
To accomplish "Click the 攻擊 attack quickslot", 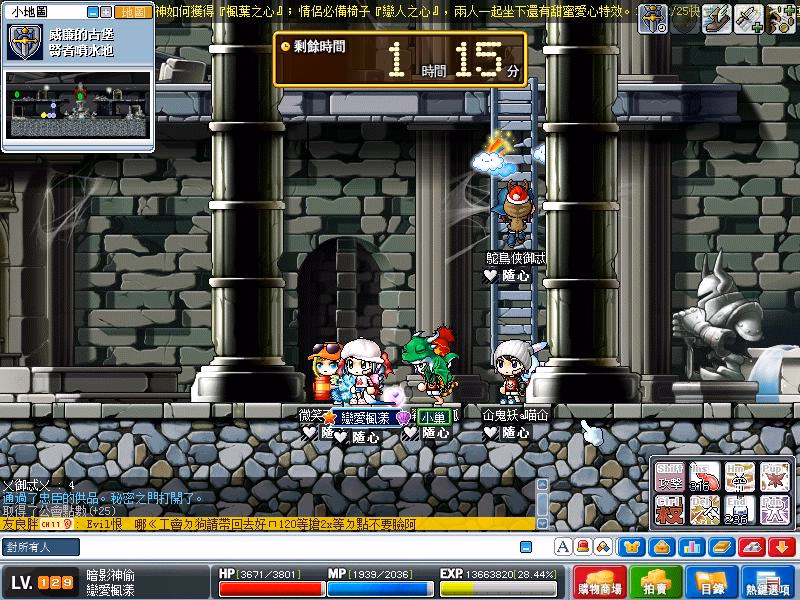I will coord(671,478).
